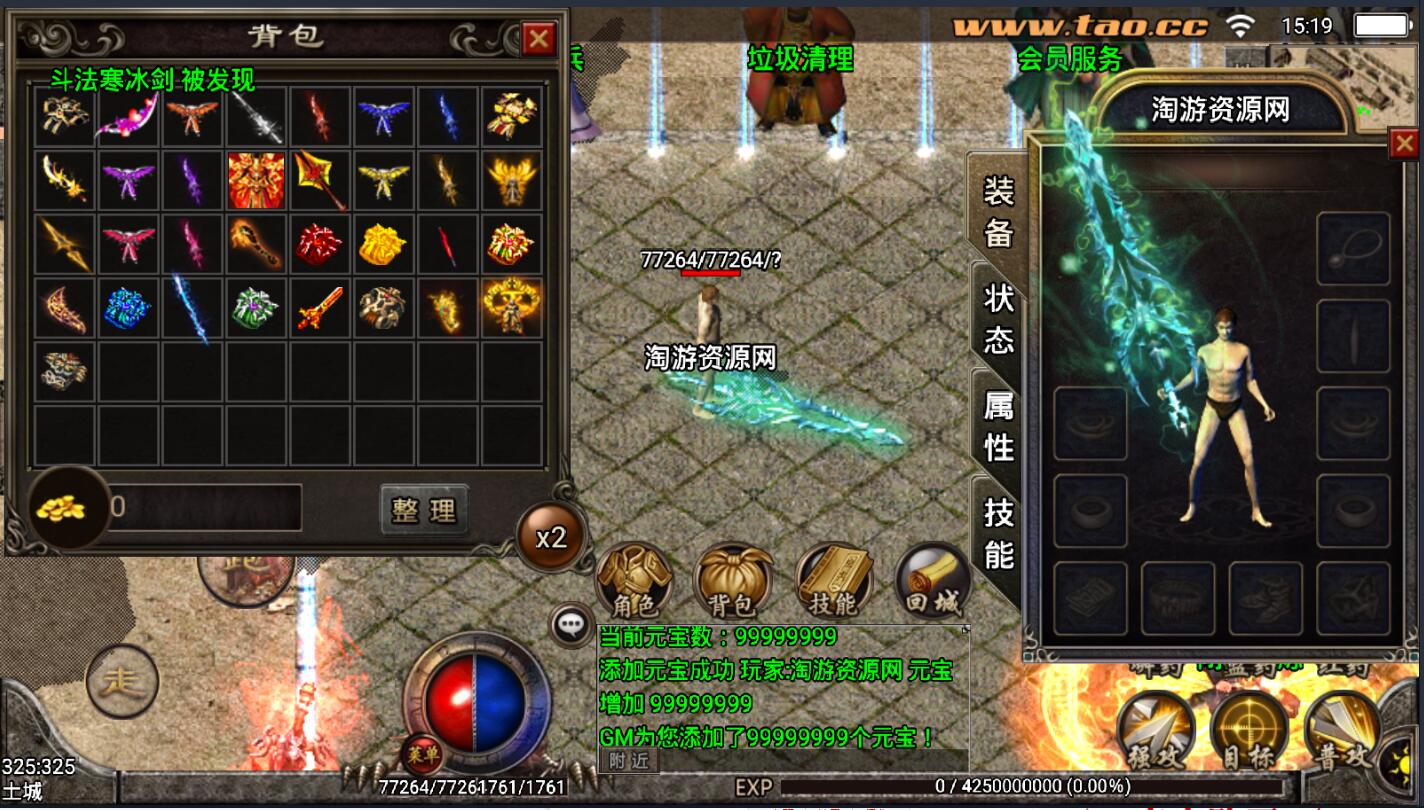Close the character equipment panel
This screenshot has width=1424, height=810.
click(1403, 145)
